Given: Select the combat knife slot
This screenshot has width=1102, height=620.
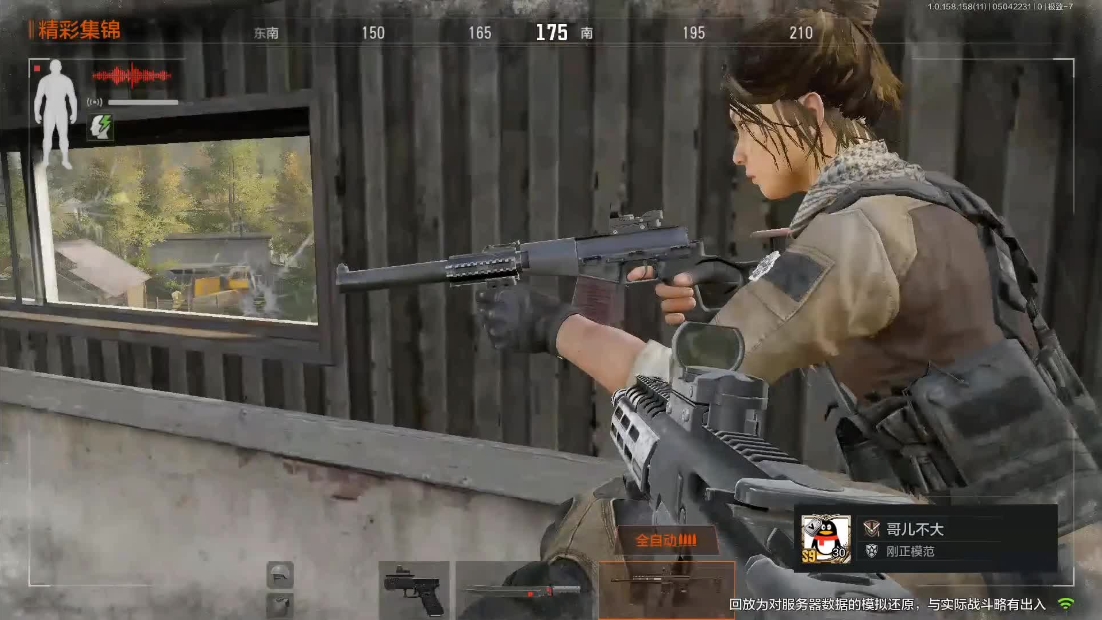Looking at the screenshot, I should [x=524, y=590].
